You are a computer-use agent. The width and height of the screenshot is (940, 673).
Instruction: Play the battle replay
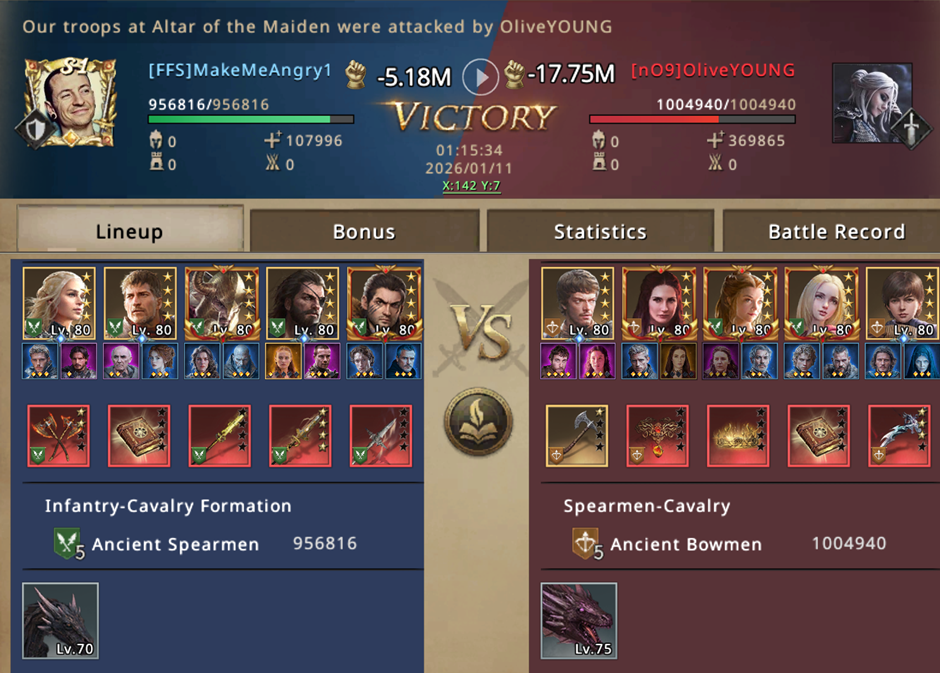click(x=481, y=76)
